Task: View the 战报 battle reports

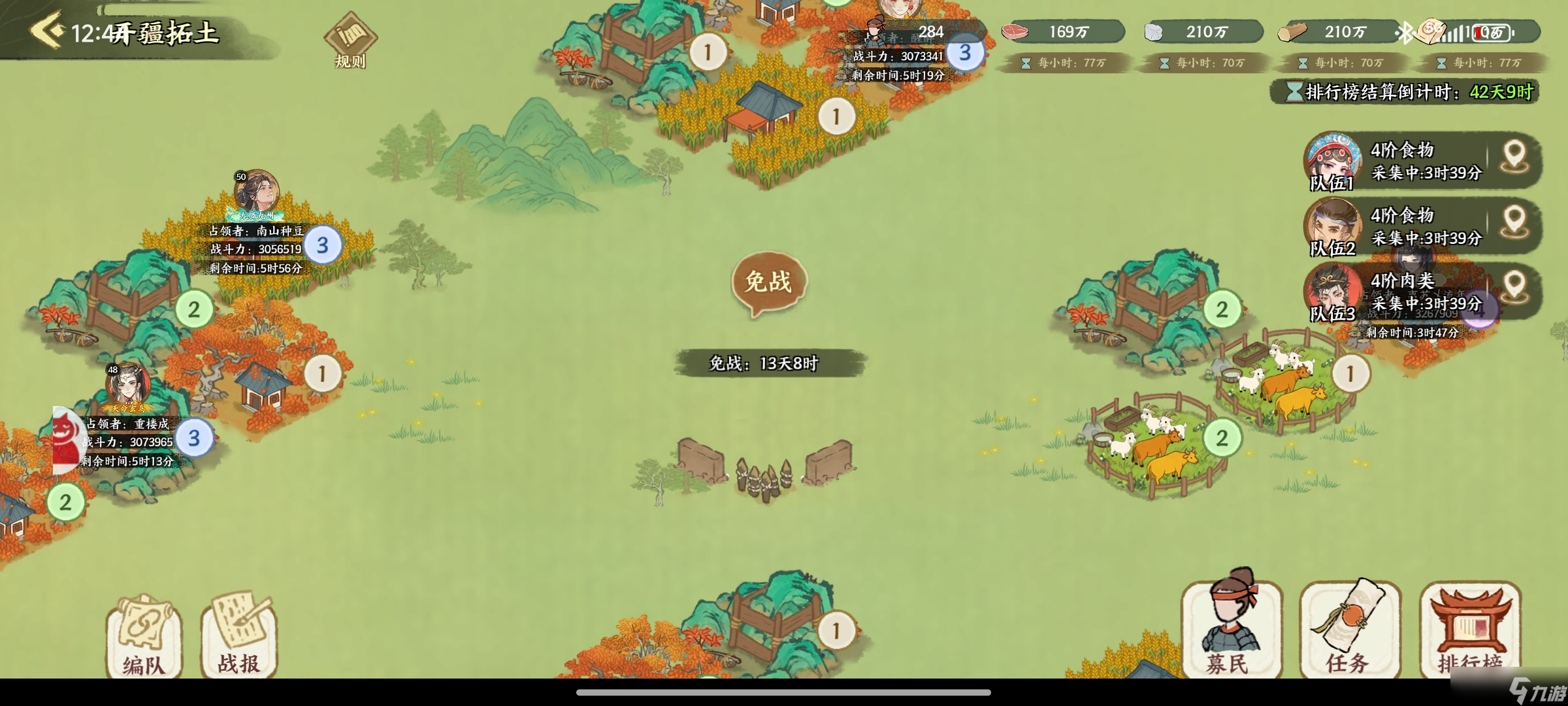Action: [239, 636]
